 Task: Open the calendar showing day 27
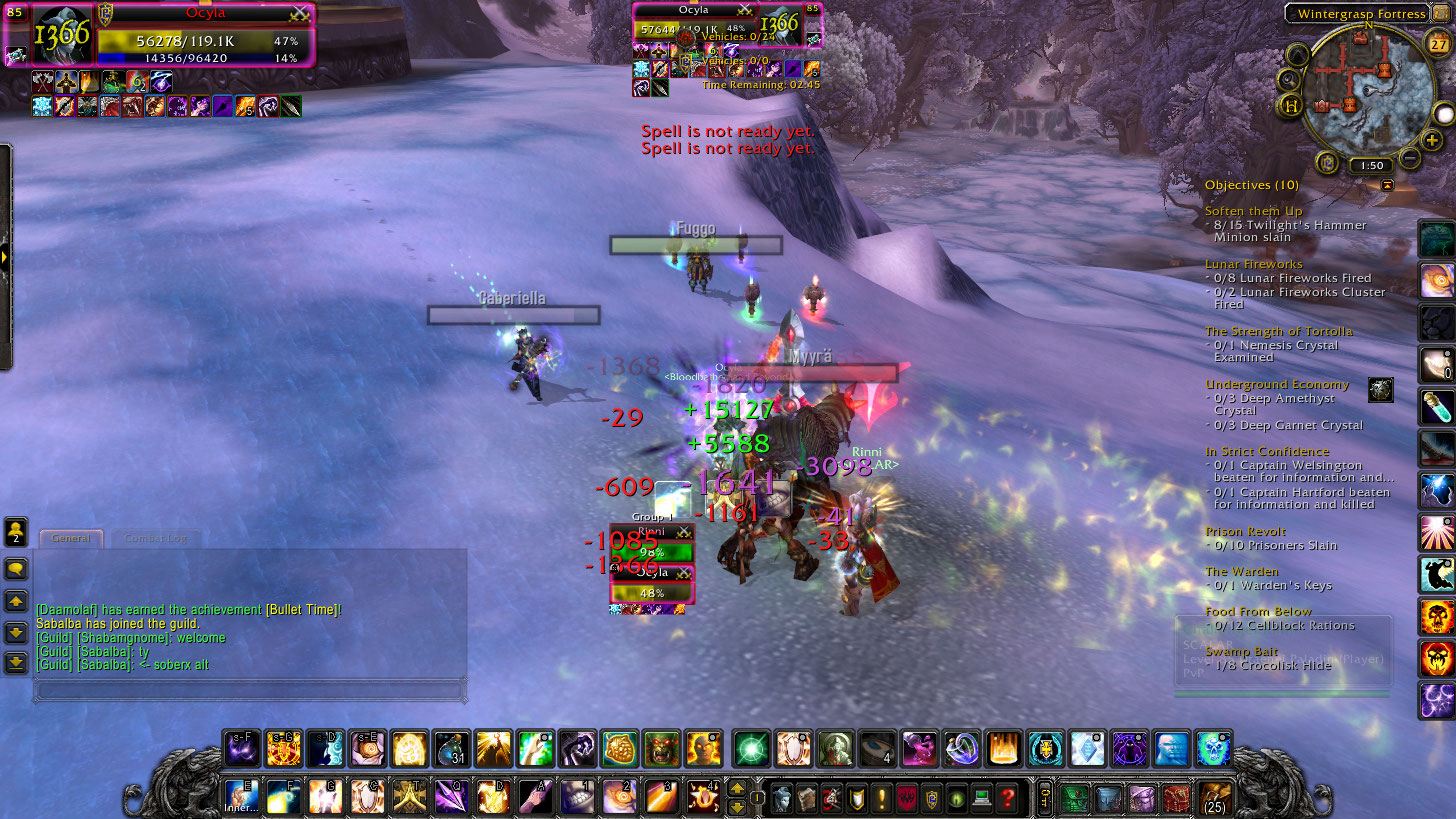click(1439, 45)
